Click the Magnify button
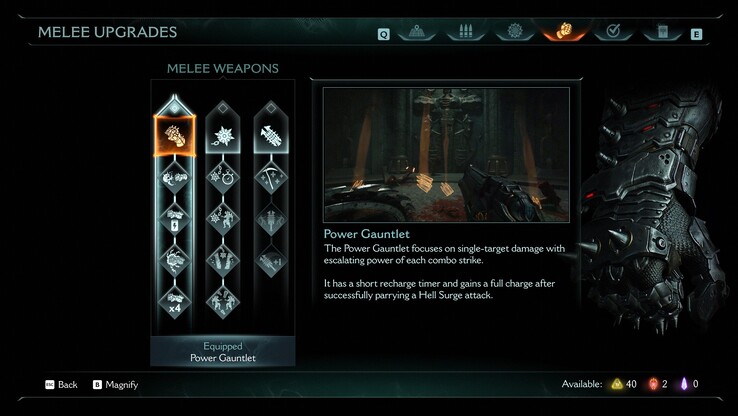The width and height of the screenshot is (738, 416). pyautogui.click(x=115, y=384)
